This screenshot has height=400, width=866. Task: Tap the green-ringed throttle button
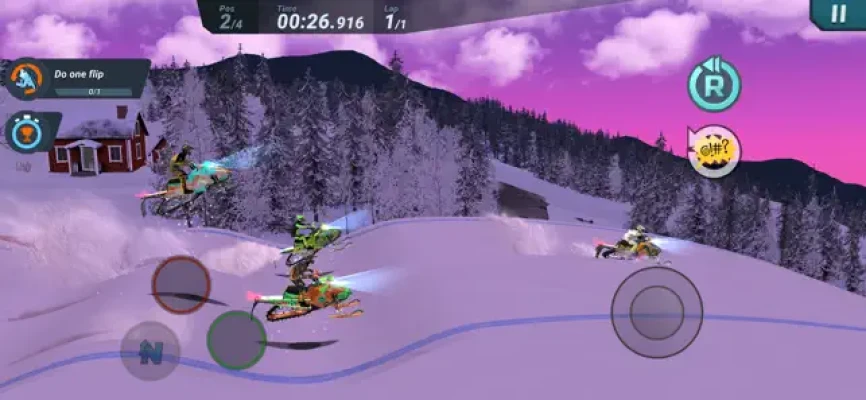pos(236,340)
